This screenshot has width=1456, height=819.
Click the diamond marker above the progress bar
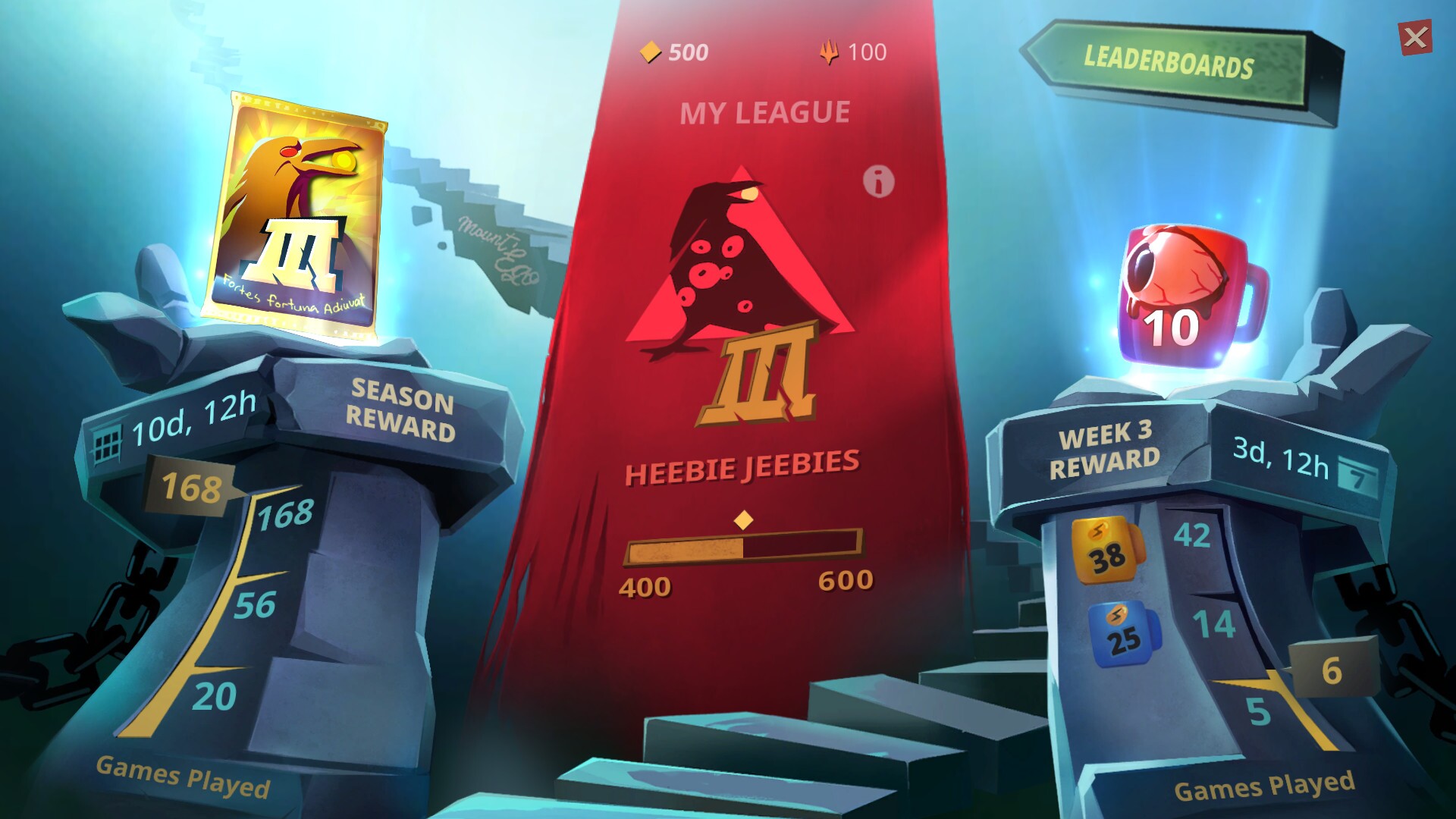pyautogui.click(x=745, y=519)
